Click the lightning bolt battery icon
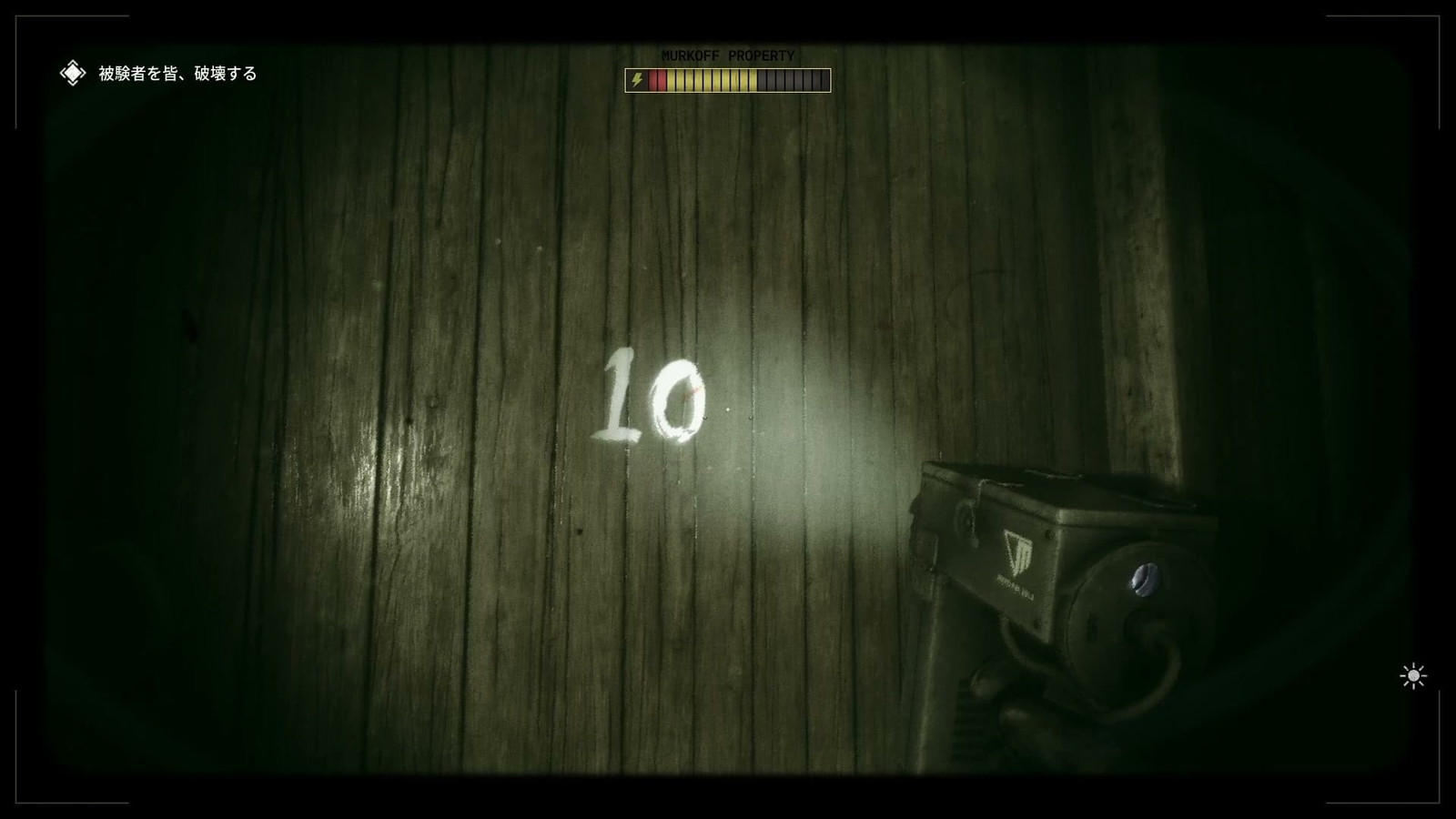1456x819 pixels. tap(637, 81)
